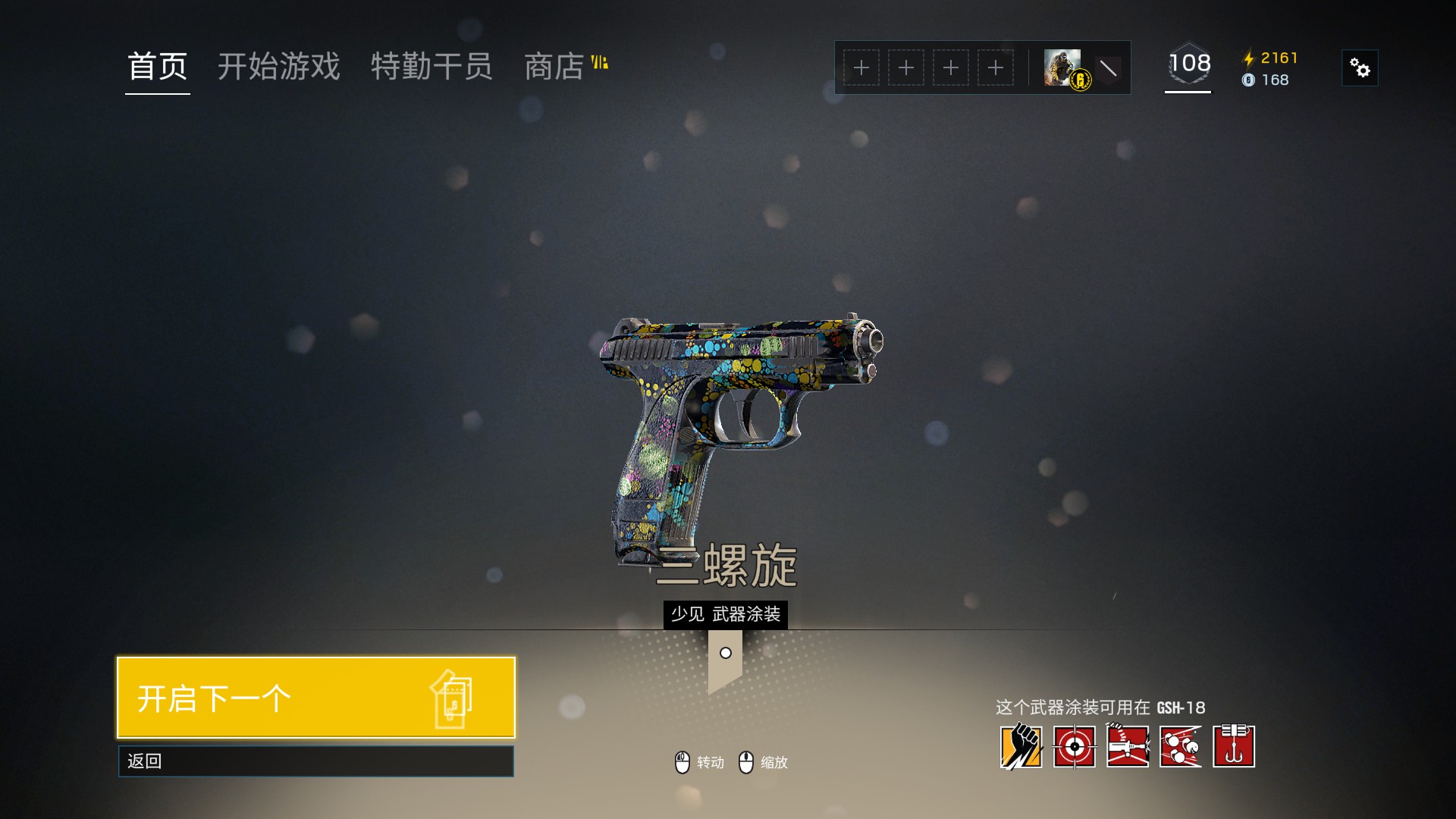Select the raised fist operator icon
The height and width of the screenshot is (819, 1456).
coord(1021,747)
